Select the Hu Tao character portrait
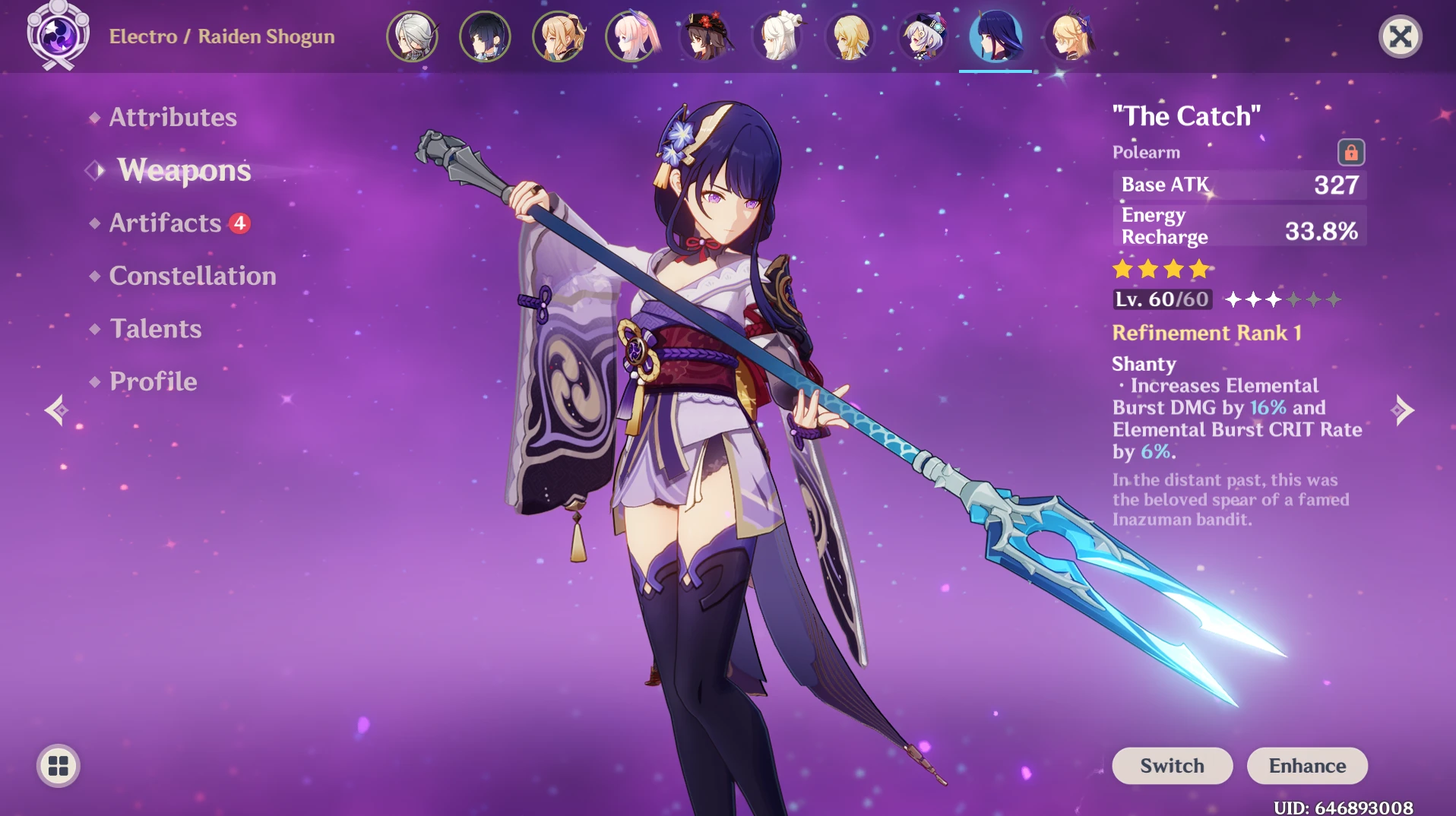The width and height of the screenshot is (1456, 816). [704, 36]
